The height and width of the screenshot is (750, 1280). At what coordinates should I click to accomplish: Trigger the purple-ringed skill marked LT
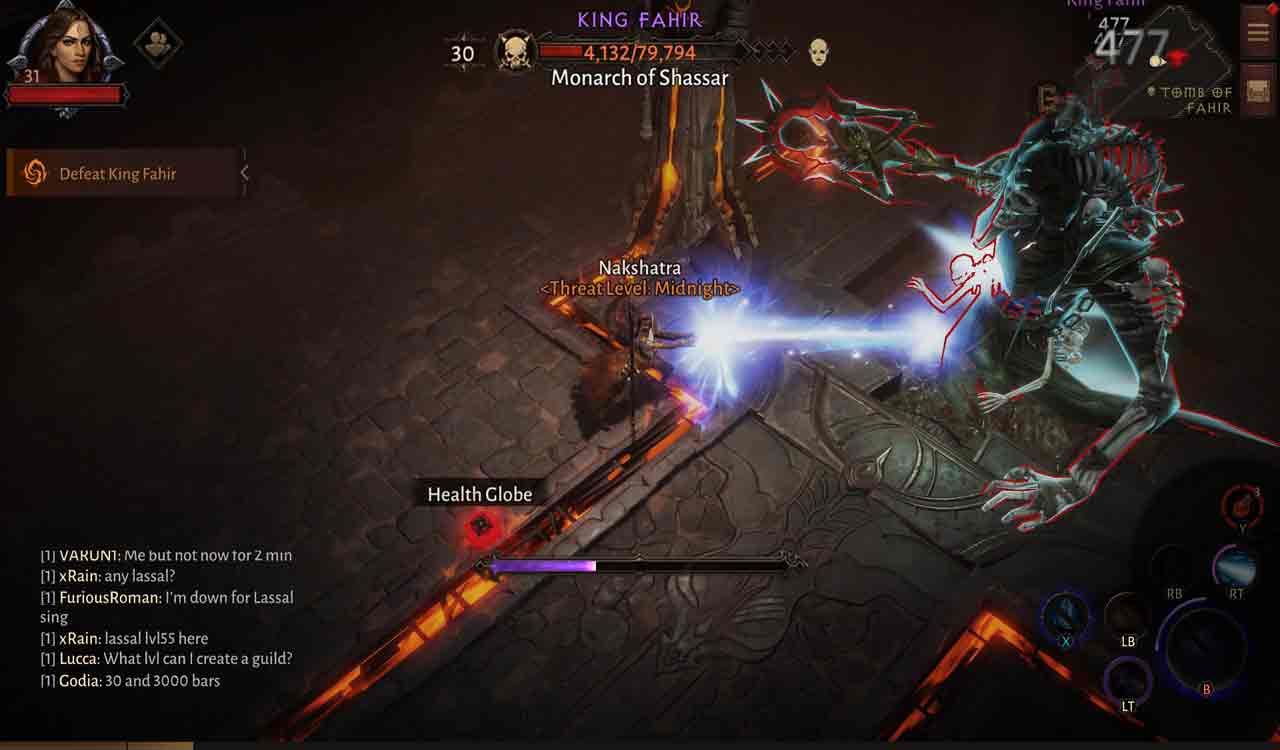point(1127,680)
